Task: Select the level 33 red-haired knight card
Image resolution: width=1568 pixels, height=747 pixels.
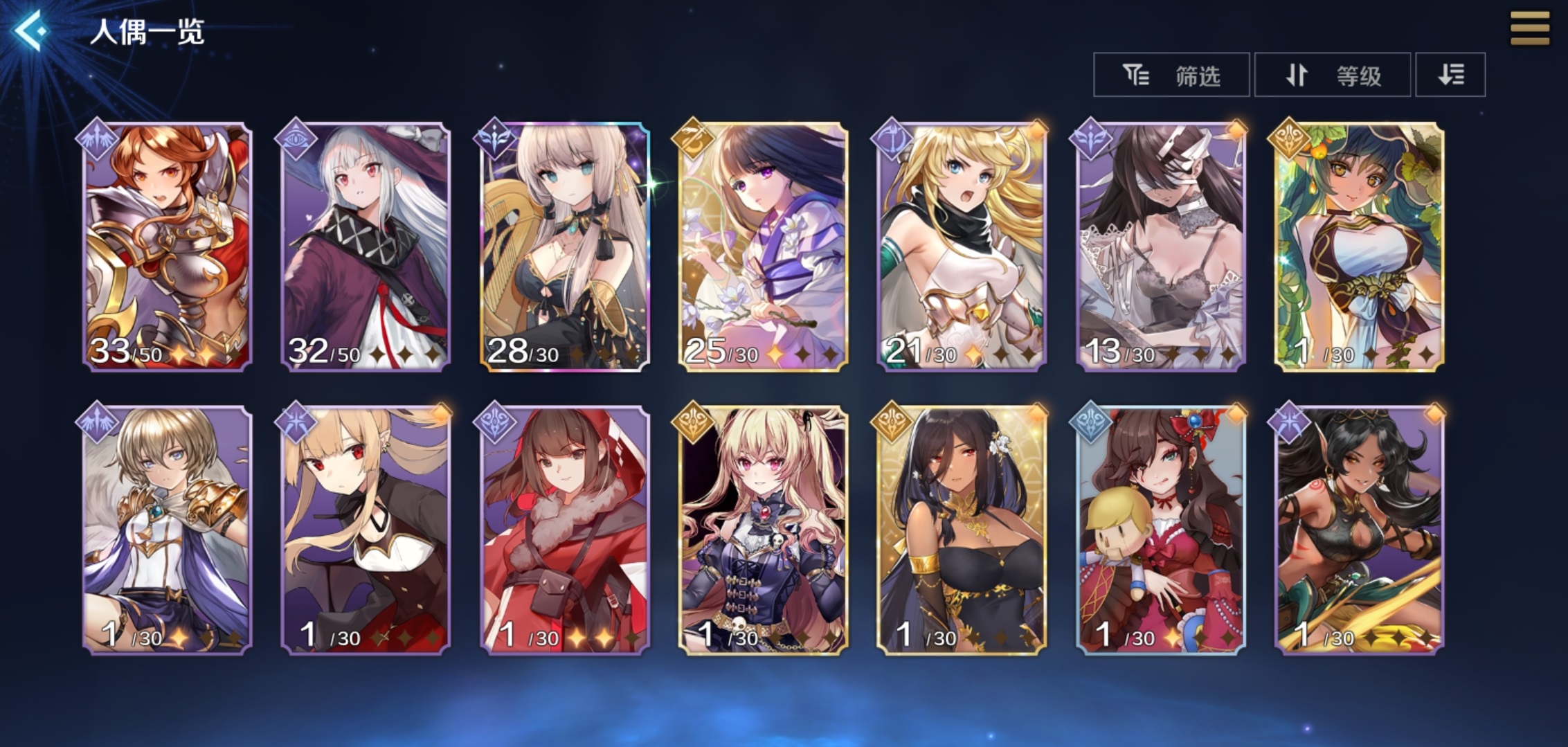Action: click(167, 247)
